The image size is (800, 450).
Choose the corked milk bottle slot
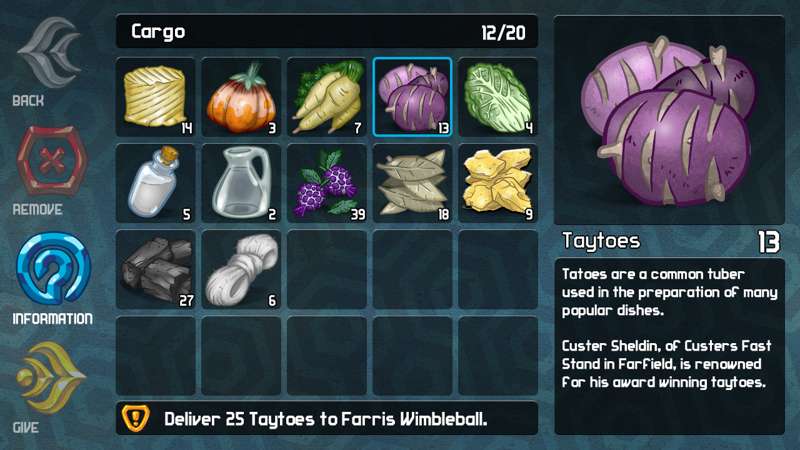click(x=155, y=184)
